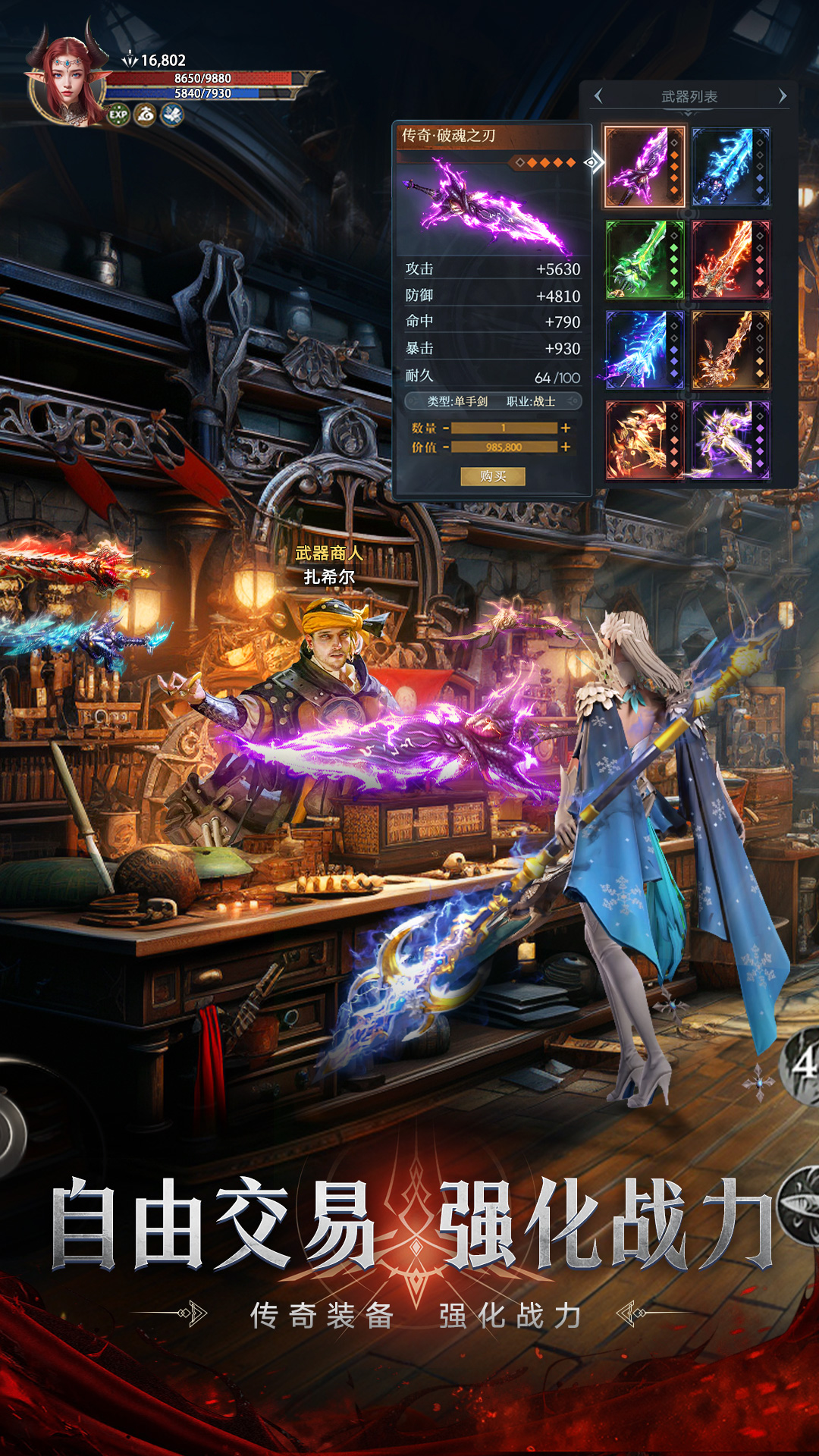Click the money bag buff icon
The height and width of the screenshot is (1456, 819).
point(145,115)
